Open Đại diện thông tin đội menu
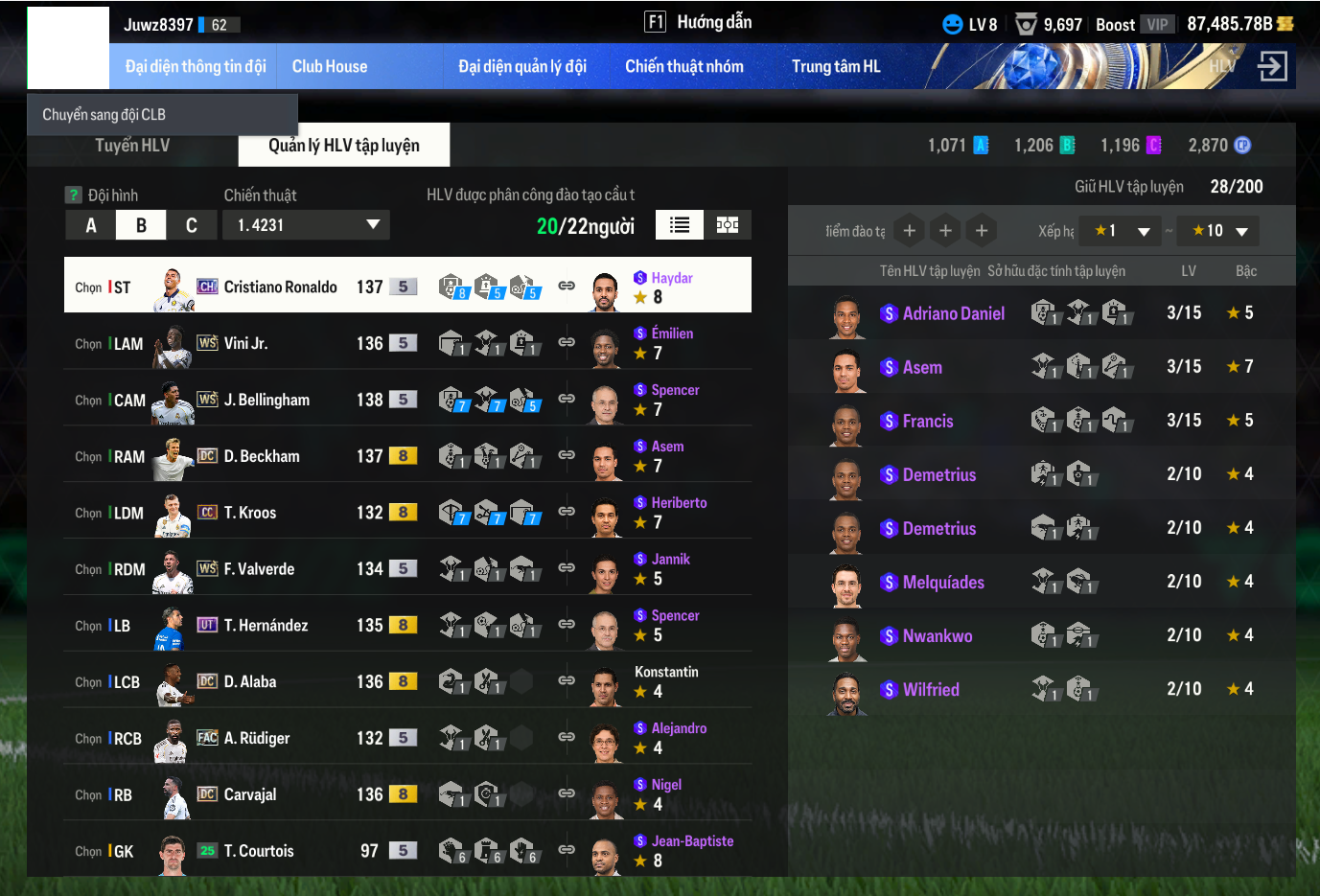This screenshot has height=896, width=1320. click(x=196, y=66)
